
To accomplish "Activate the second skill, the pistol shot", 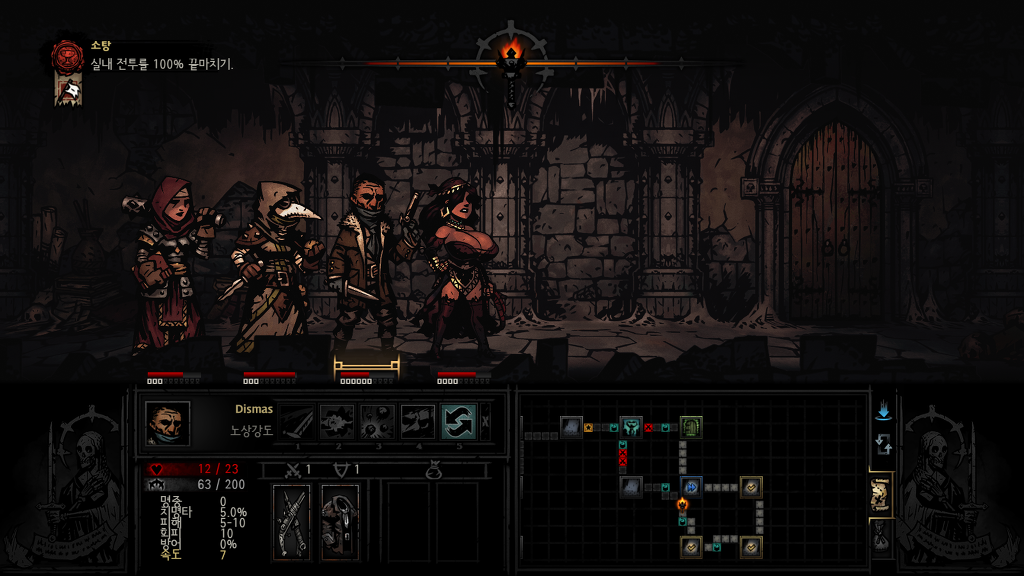I will [x=337, y=422].
